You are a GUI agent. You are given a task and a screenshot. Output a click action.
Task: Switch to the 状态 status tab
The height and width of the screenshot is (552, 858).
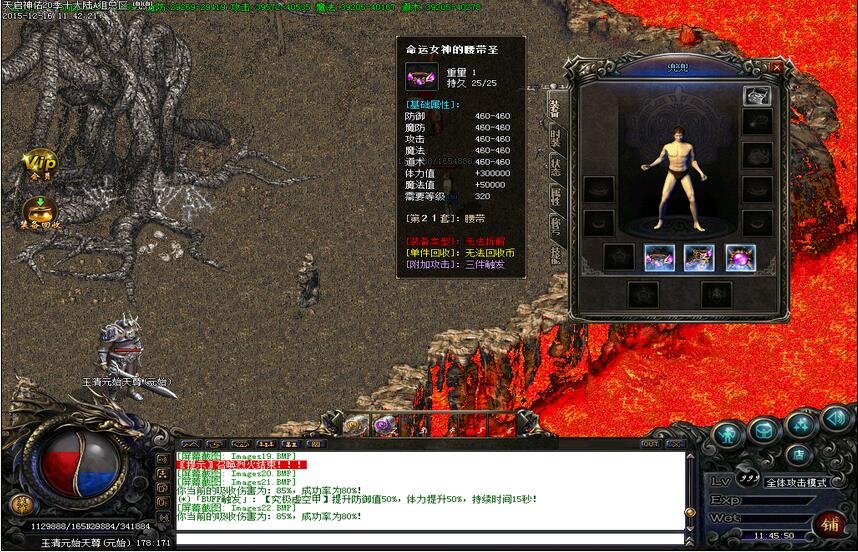coord(554,166)
